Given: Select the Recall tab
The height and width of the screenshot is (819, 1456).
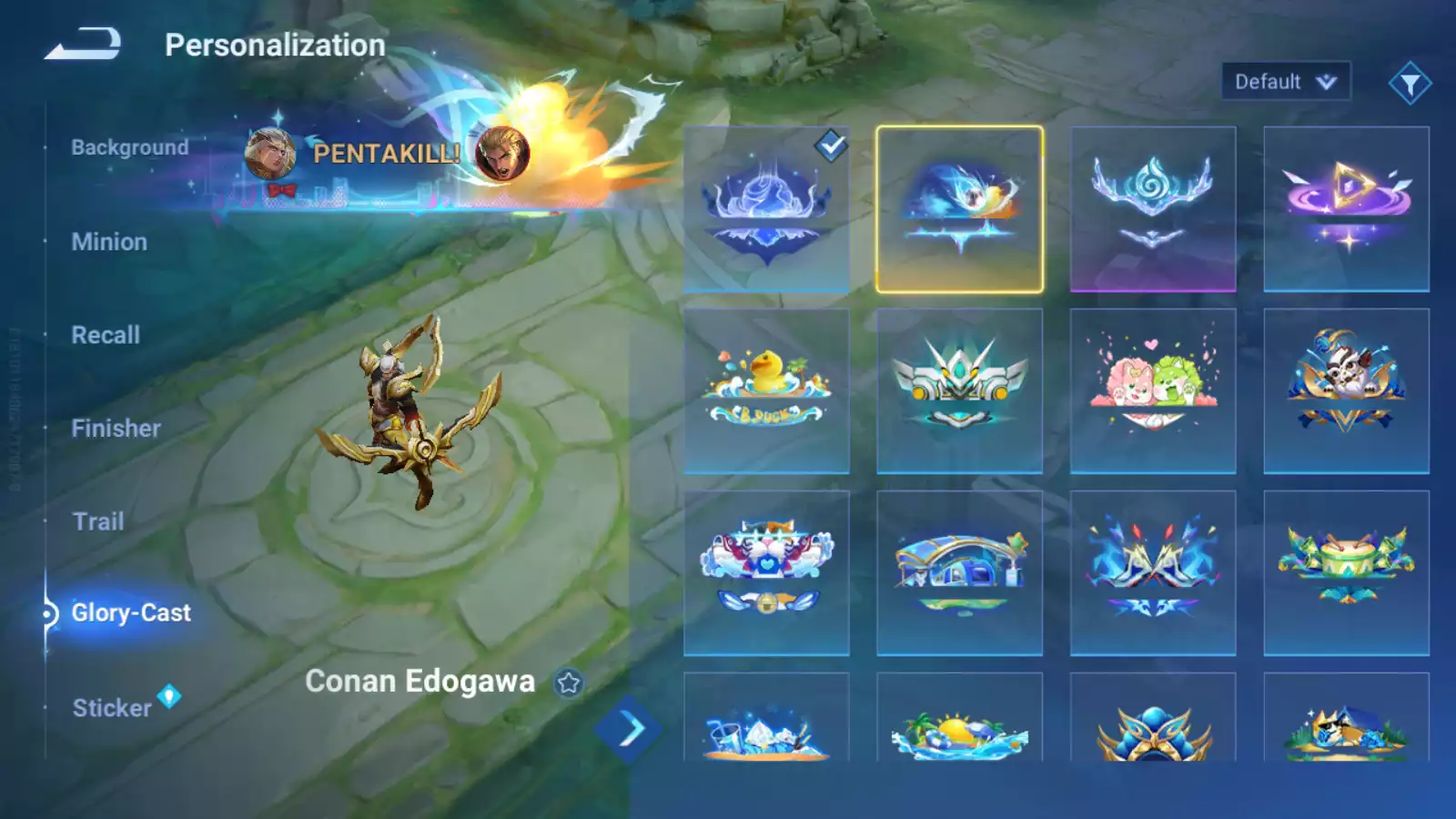Looking at the screenshot, I should [x=106, y=335].
